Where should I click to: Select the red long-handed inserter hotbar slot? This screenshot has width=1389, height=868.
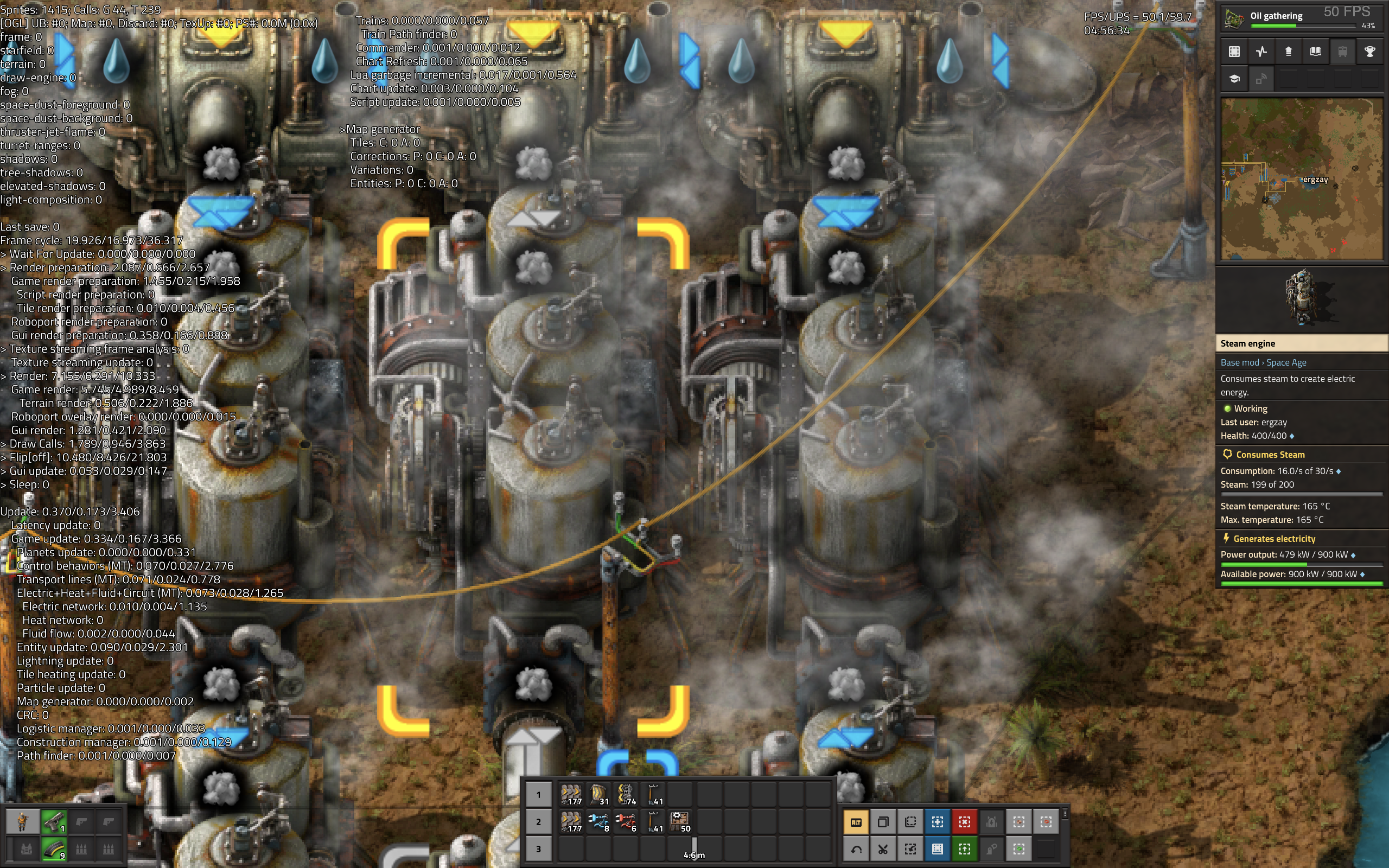[x=626, y=822]
